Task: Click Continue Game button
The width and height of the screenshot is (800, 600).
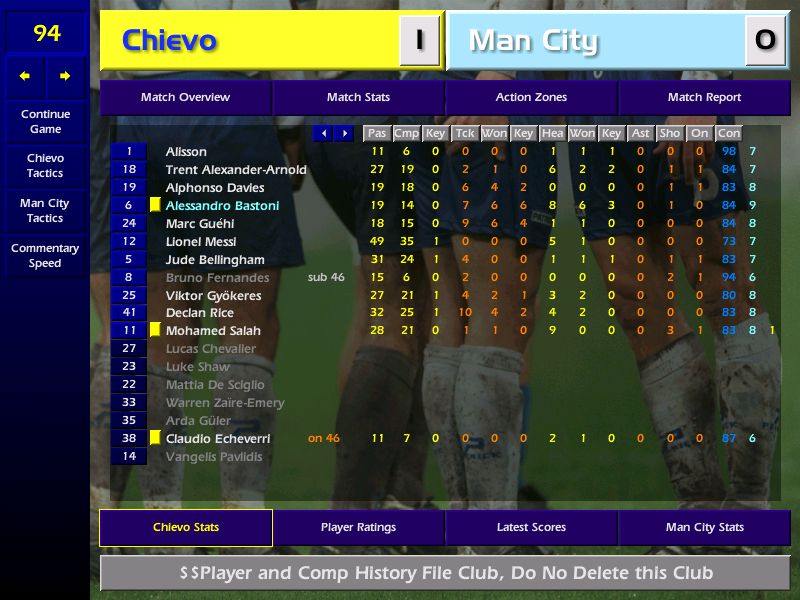Action: (45, 121)
